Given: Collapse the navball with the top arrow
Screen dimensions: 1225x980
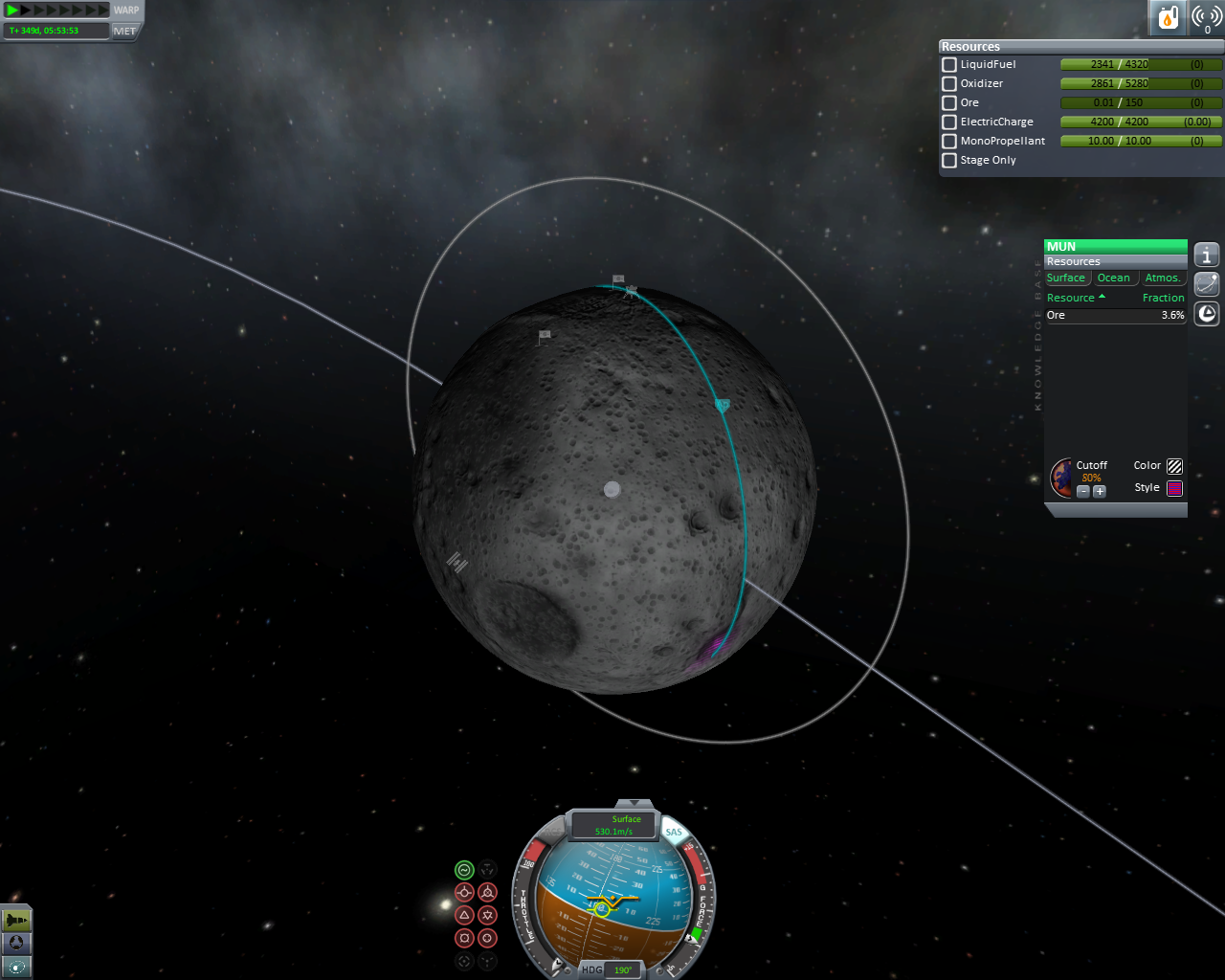Looking at the screenshot, I should pyautogui.click(x=633, y=804).
